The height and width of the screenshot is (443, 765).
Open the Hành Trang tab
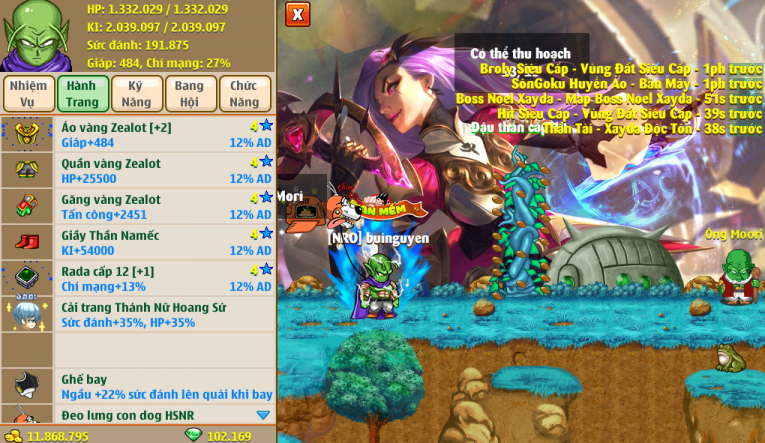tap(82, 93)
